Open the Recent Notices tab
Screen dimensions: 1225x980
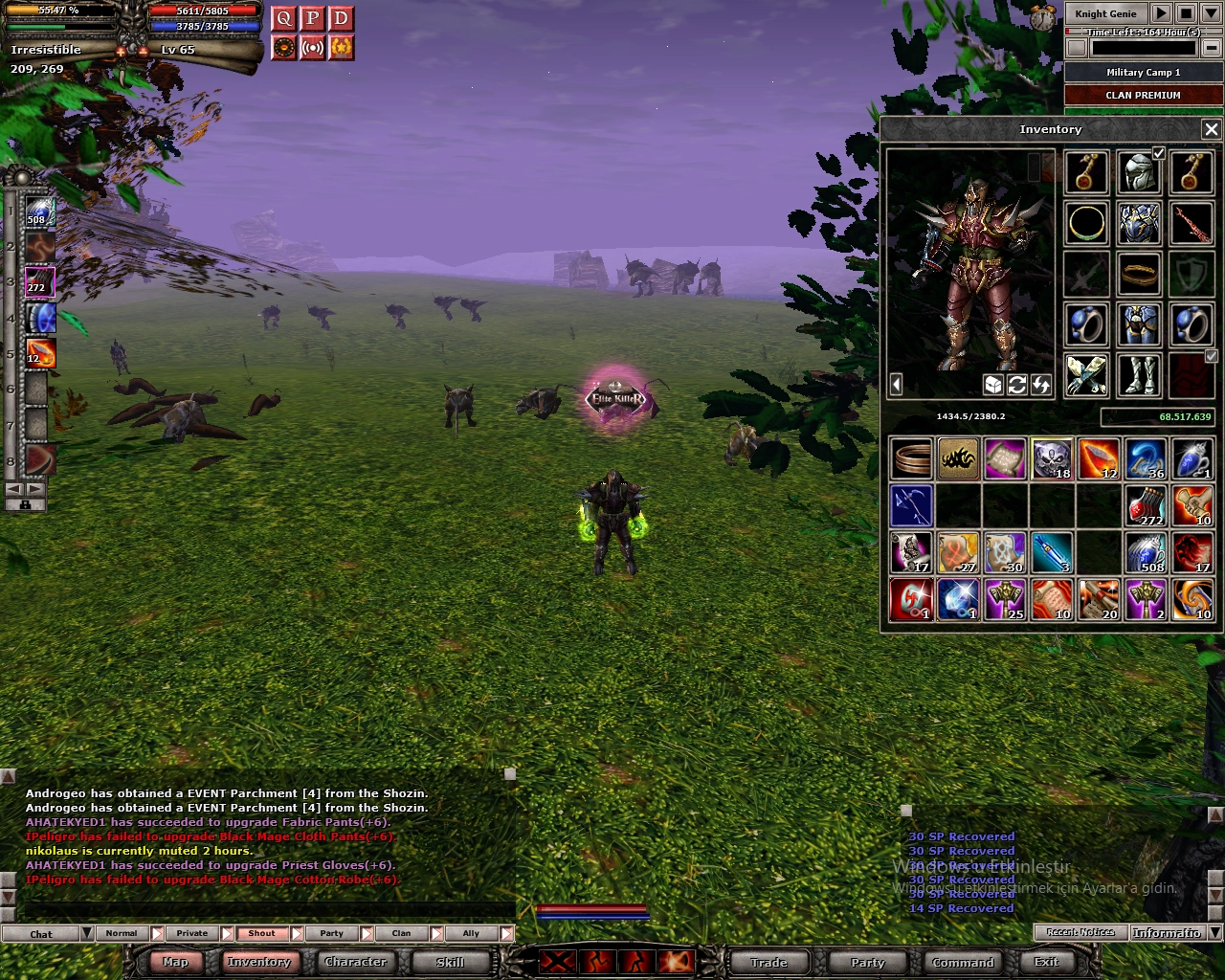point(1080,932)
